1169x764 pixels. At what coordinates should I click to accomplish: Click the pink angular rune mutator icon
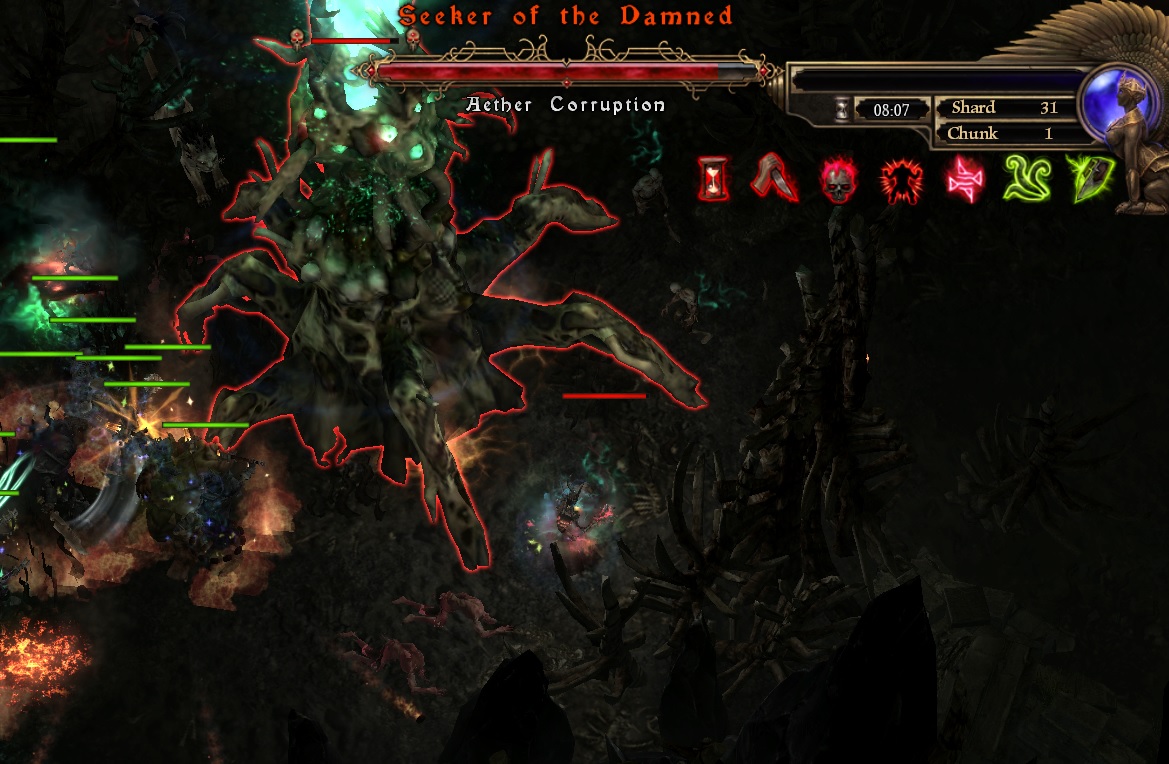(x=964, y=180)
